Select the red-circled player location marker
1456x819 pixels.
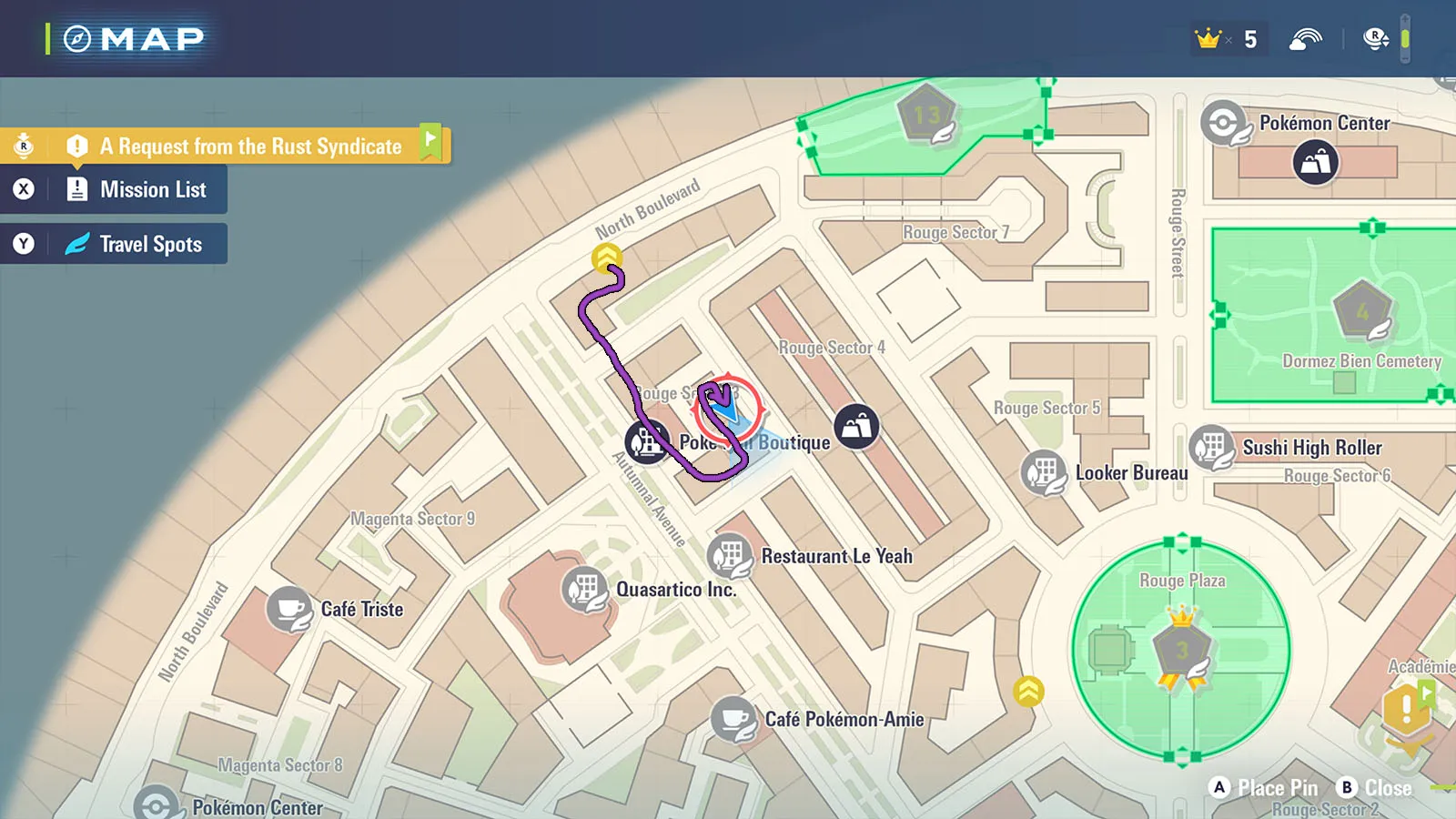coord(726,407)
